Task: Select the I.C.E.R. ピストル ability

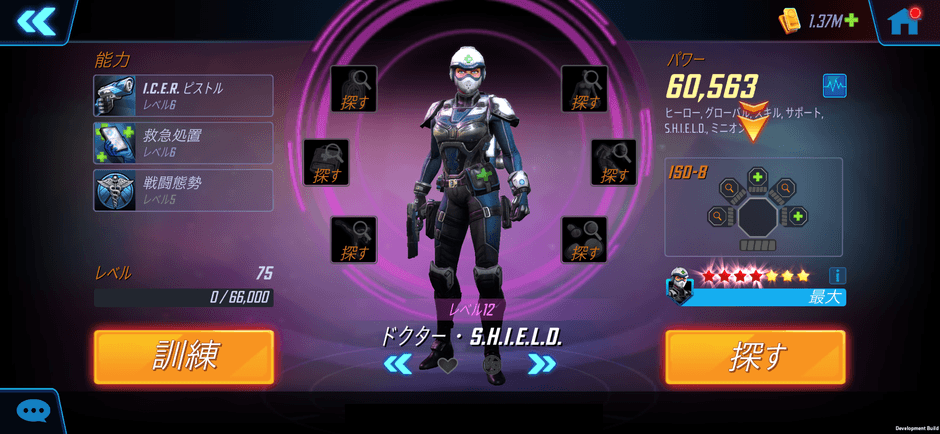Action: click(183, 96)
